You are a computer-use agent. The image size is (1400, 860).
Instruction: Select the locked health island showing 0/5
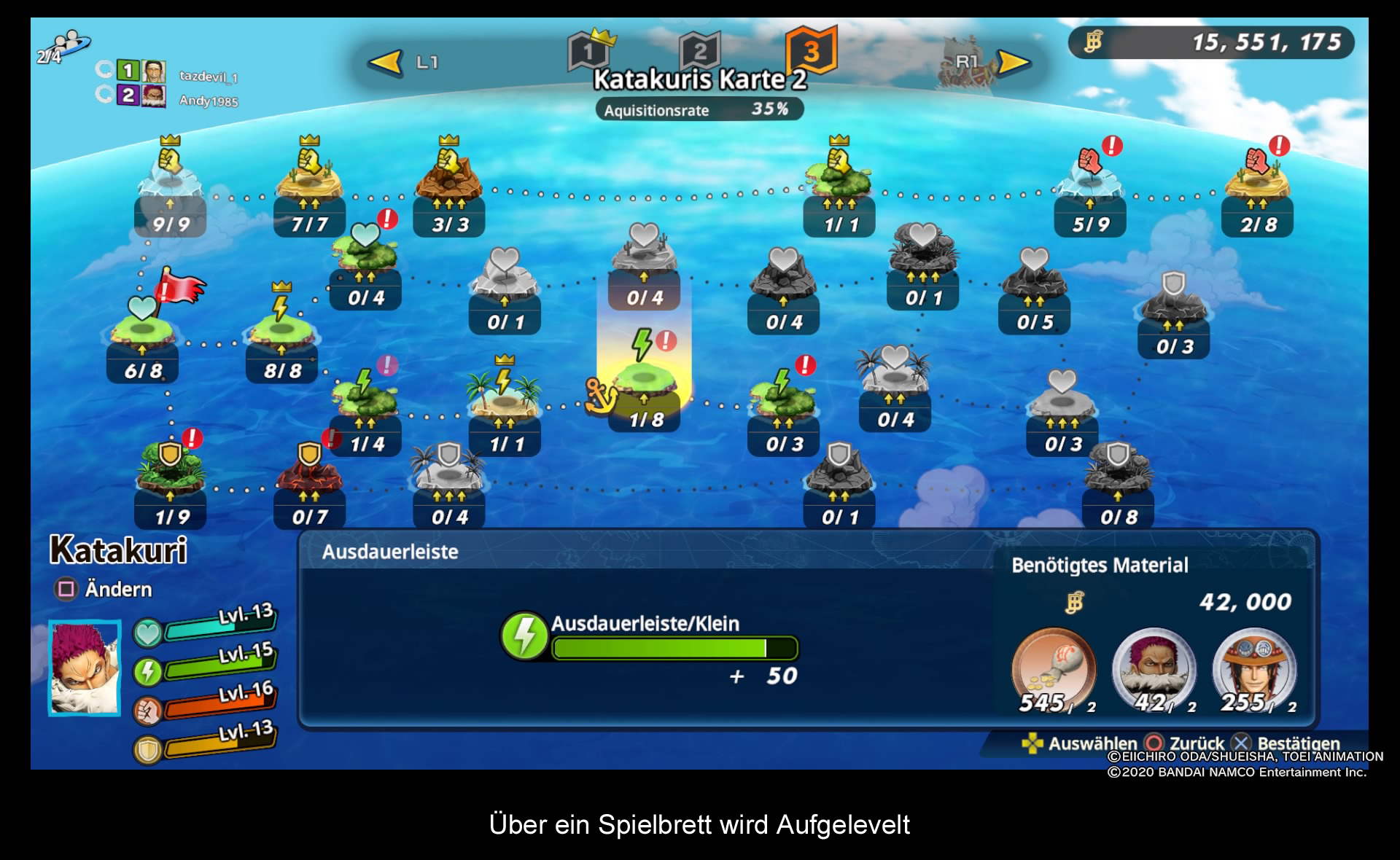1034,286
